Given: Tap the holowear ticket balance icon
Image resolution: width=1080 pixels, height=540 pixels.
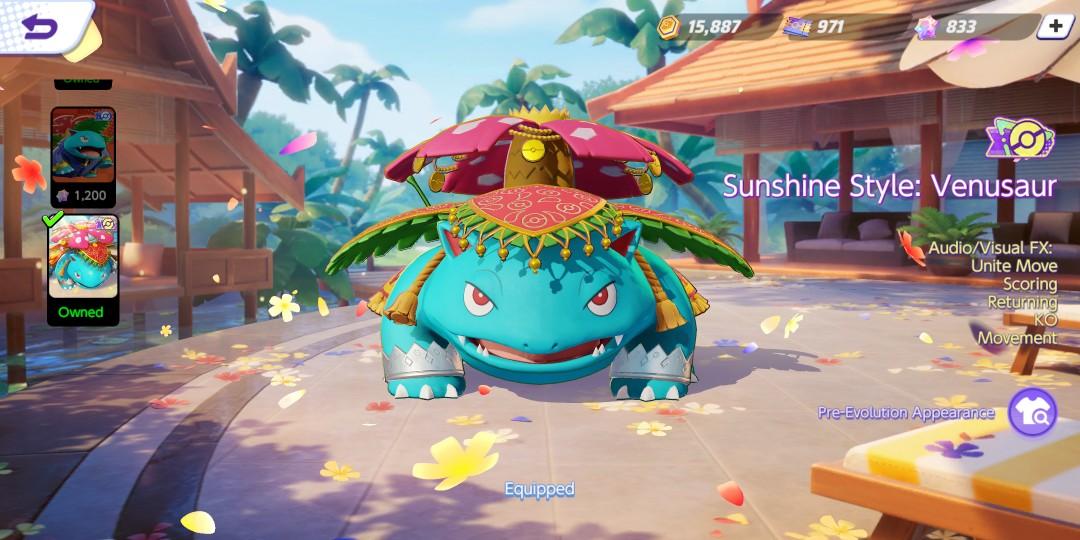Looking at the screenshot, I should click(x=926, y=27).
